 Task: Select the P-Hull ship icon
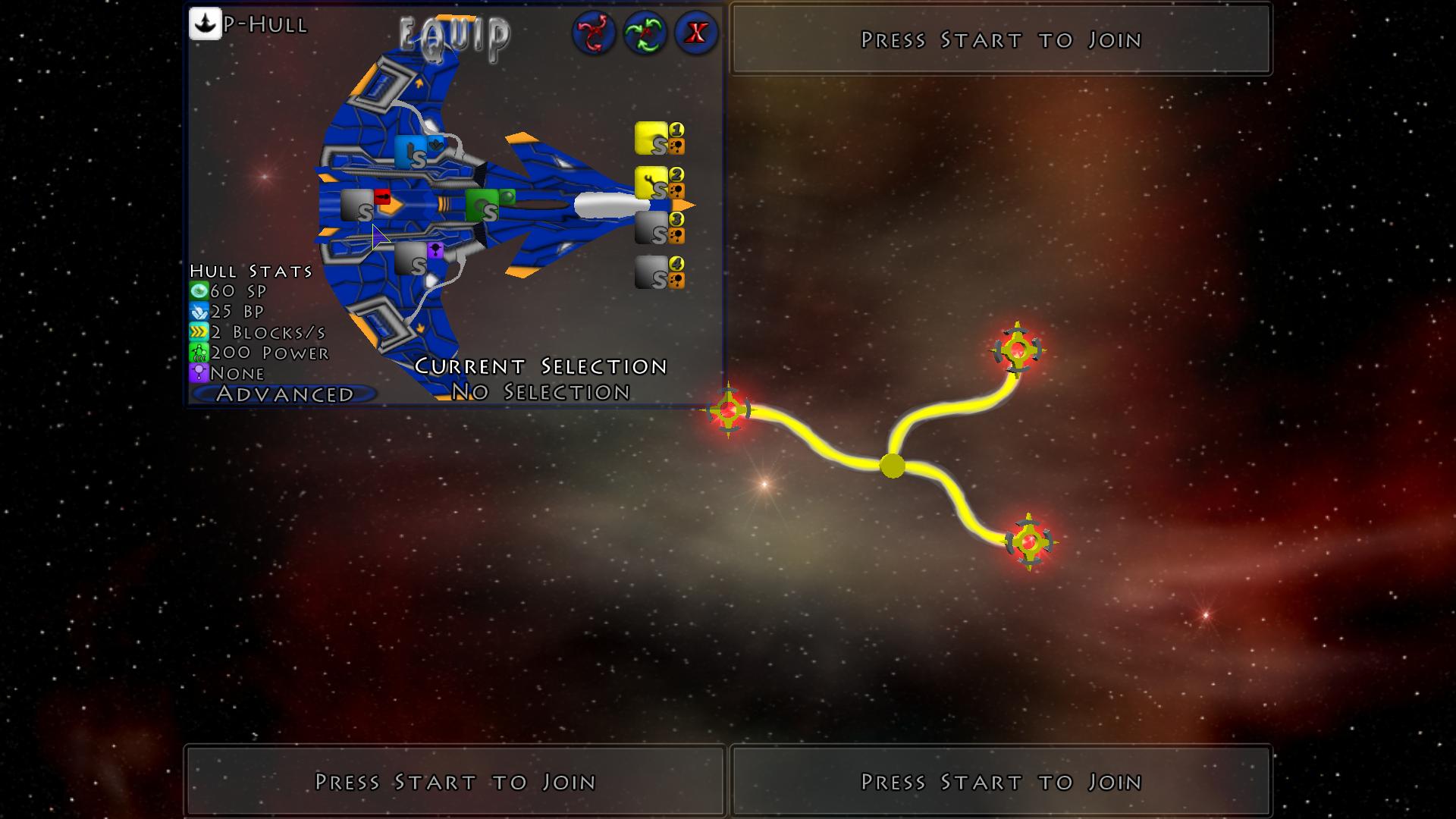coord(204,24)
